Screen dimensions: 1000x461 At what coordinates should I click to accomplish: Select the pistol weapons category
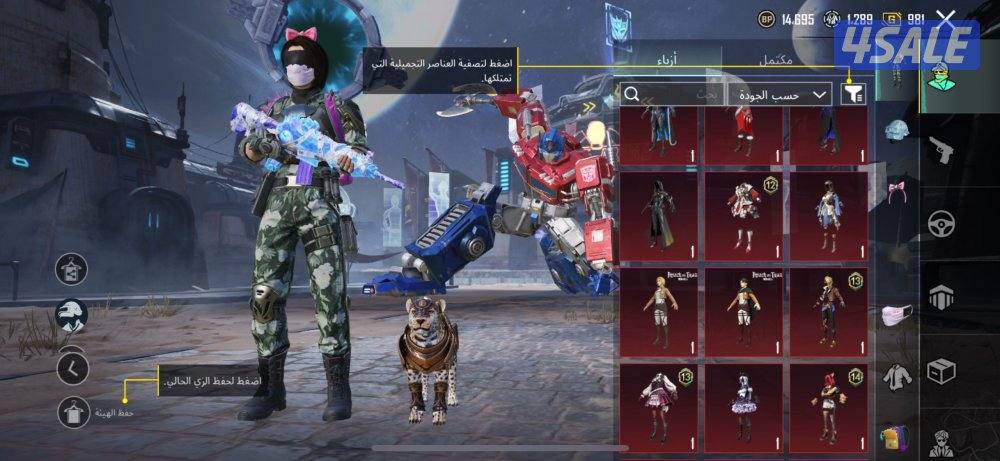pos(942,152)
